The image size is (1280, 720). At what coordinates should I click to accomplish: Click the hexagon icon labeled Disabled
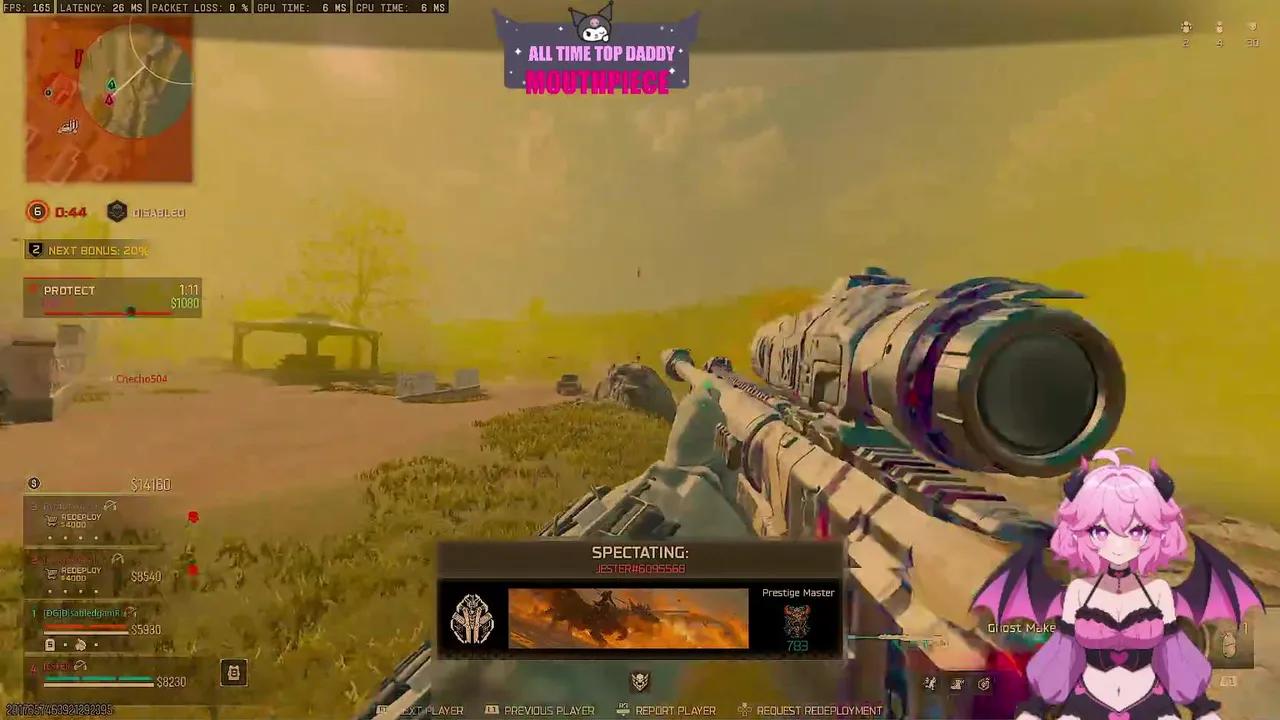point(117,212)
